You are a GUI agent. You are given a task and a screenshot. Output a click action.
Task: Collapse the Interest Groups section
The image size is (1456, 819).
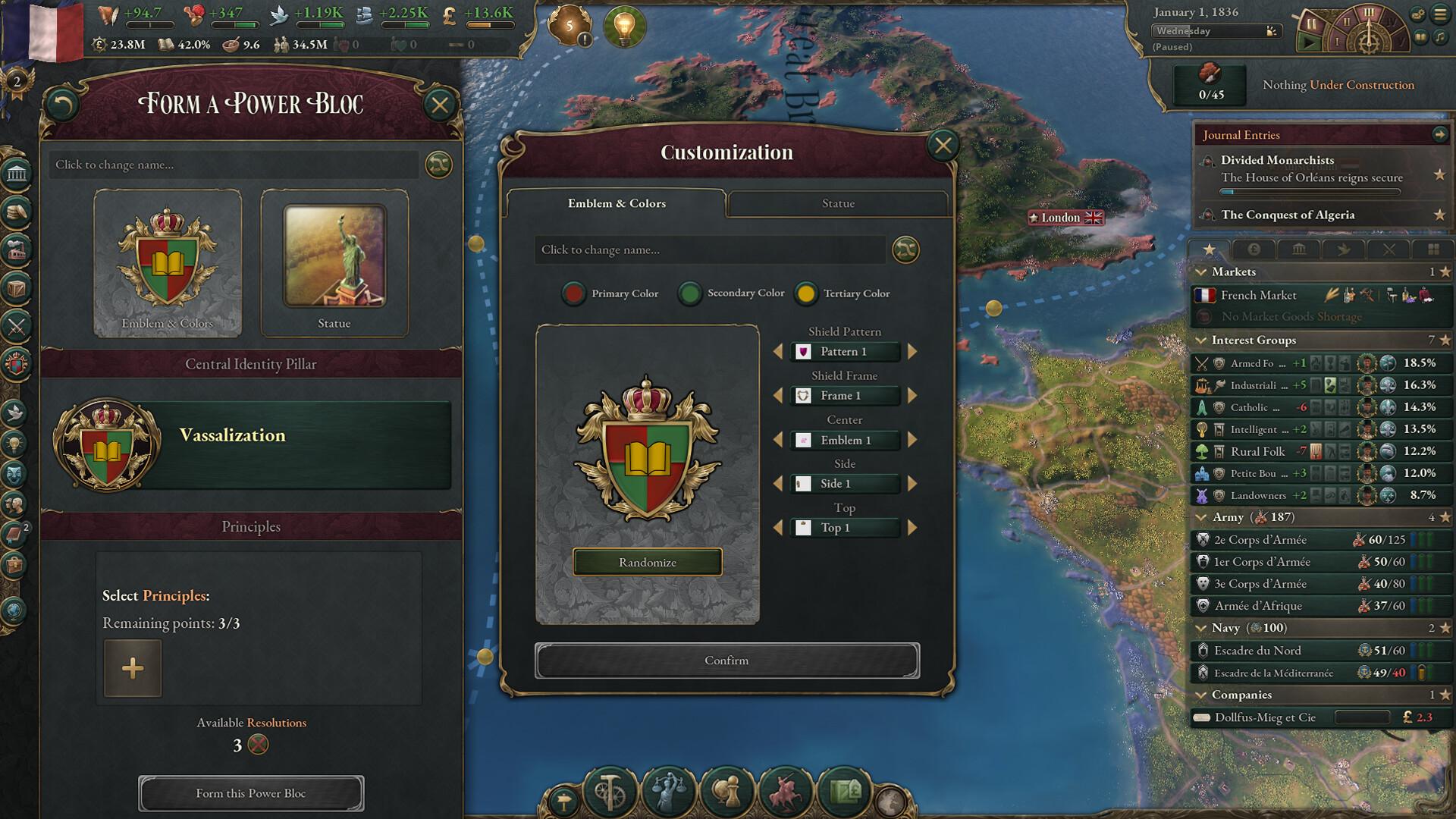[x=1202, y=340]
